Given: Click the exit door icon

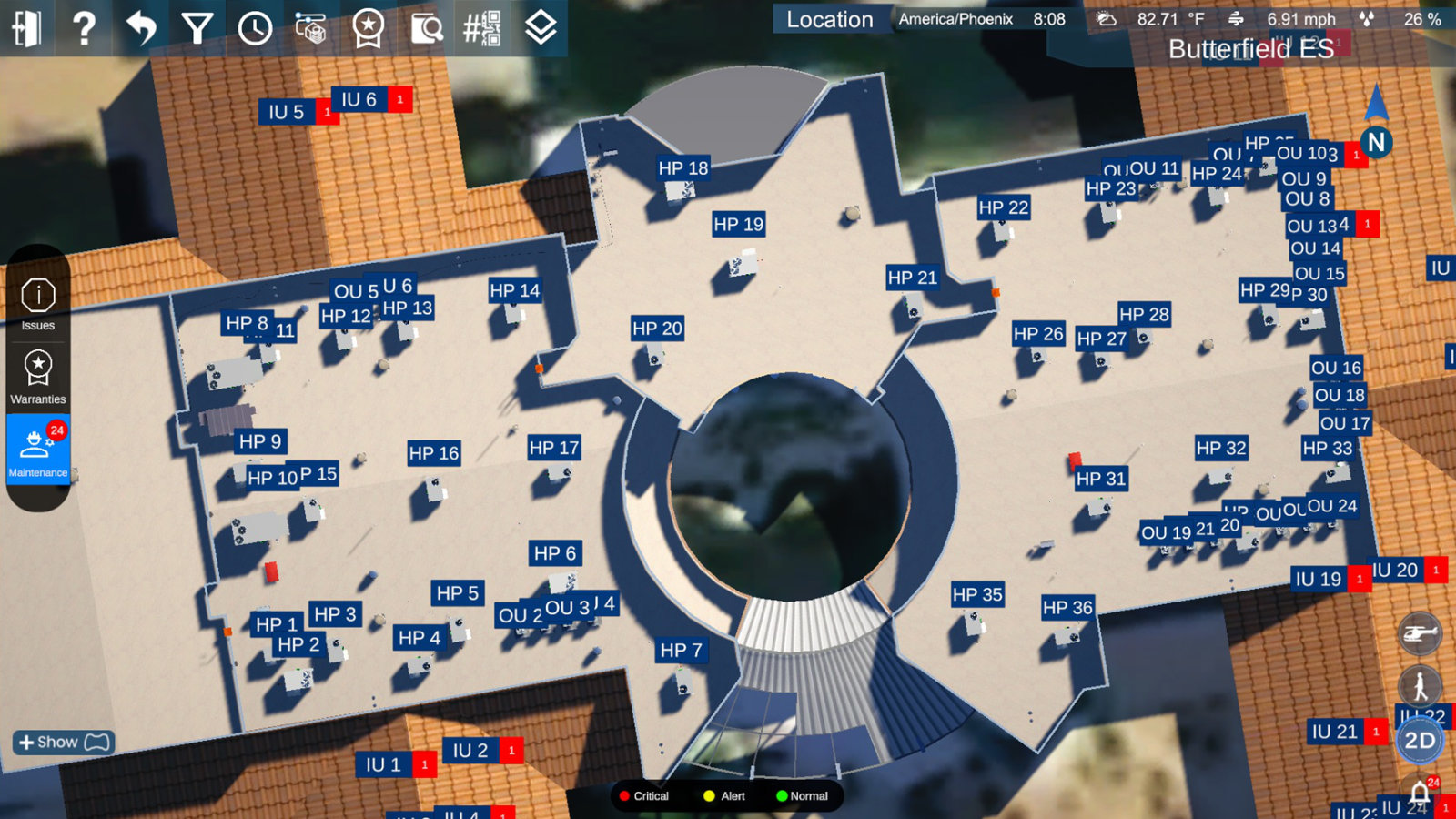Looking at the screenshot, I should pos(26,28).
